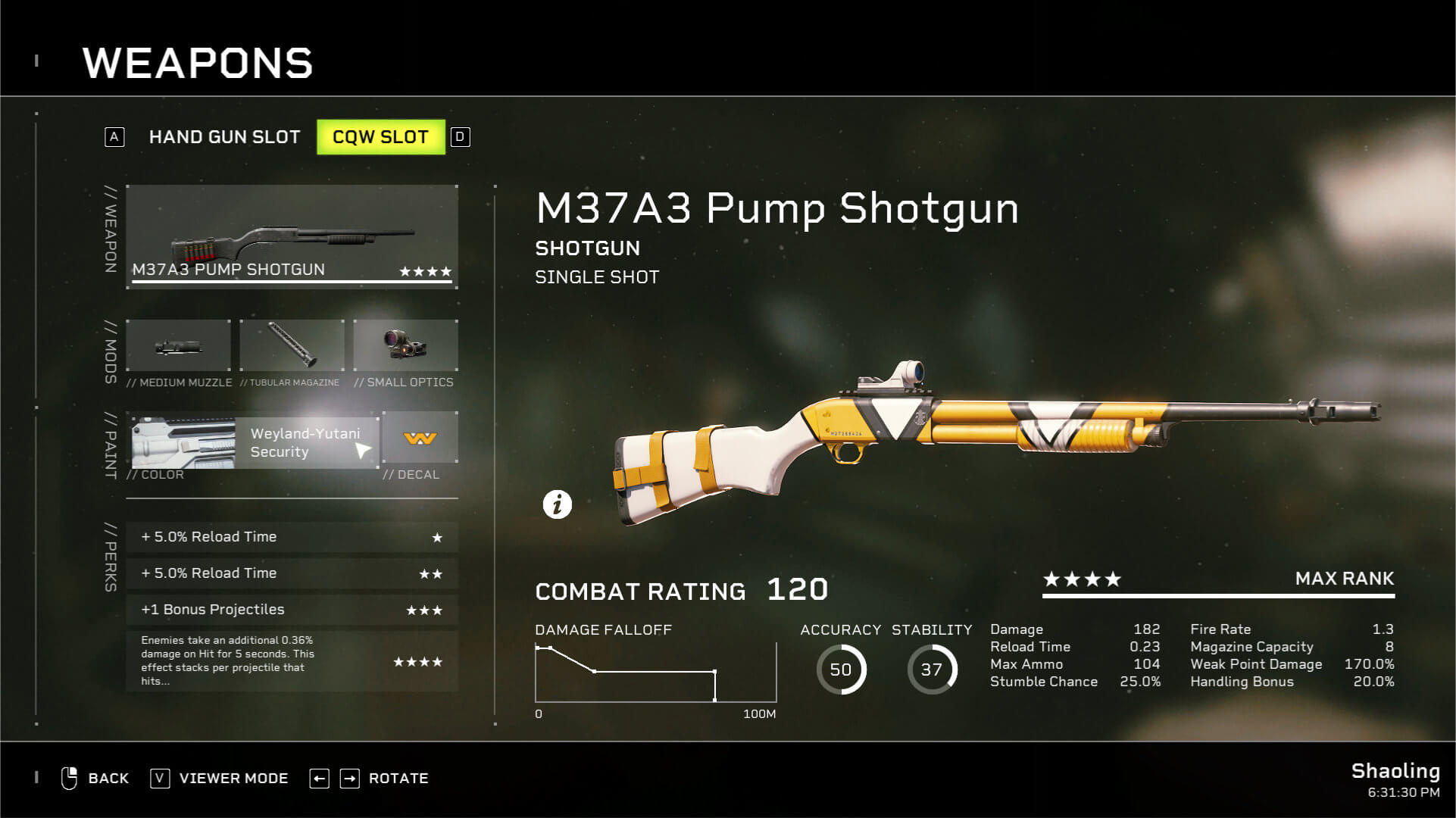Screen dimensions: 1456x818
Task: Select the two-star Reload Time perk
Action: [x=292, y=573]
